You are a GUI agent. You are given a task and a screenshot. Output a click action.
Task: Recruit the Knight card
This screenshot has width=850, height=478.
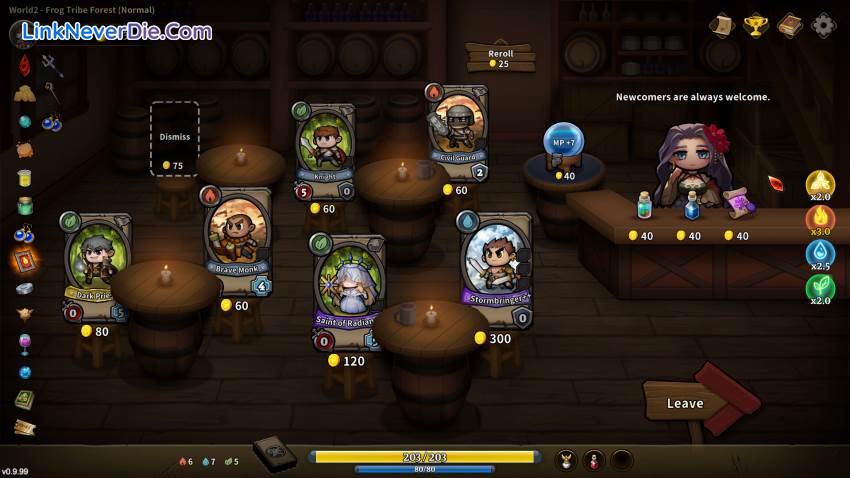[325, 149]
